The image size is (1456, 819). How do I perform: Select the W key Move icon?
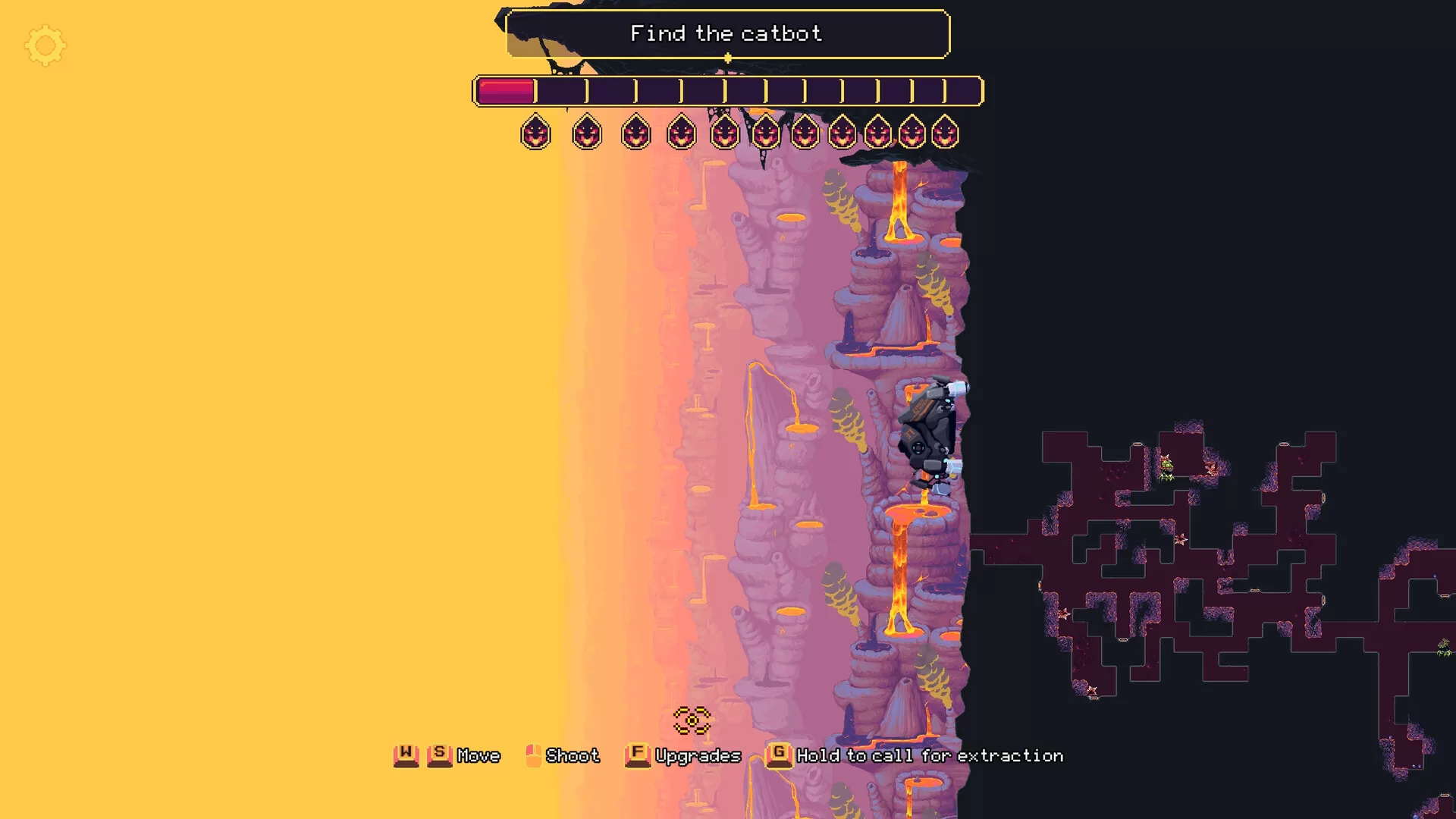click(406, 755)
